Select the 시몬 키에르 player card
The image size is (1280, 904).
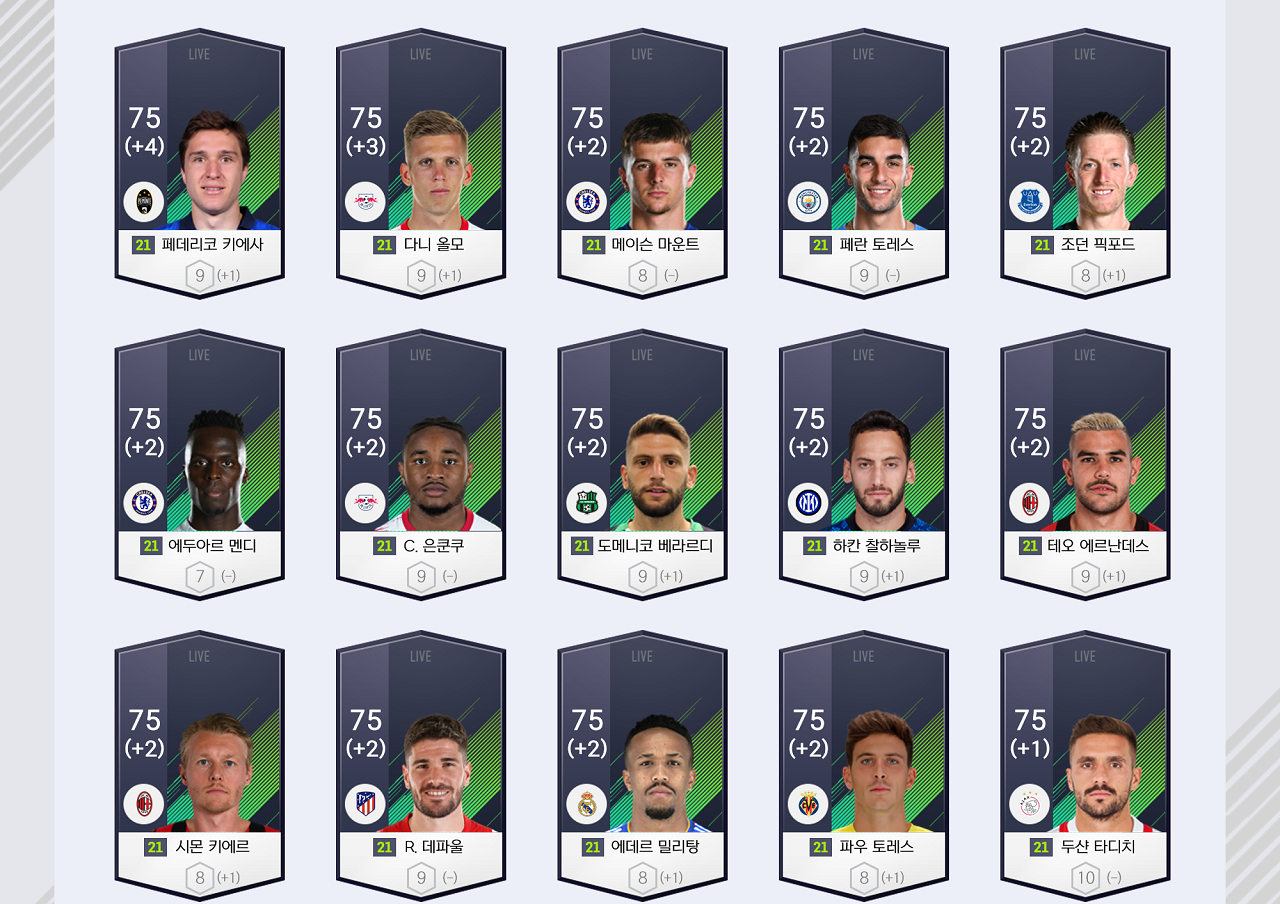(x=199, y=767)
